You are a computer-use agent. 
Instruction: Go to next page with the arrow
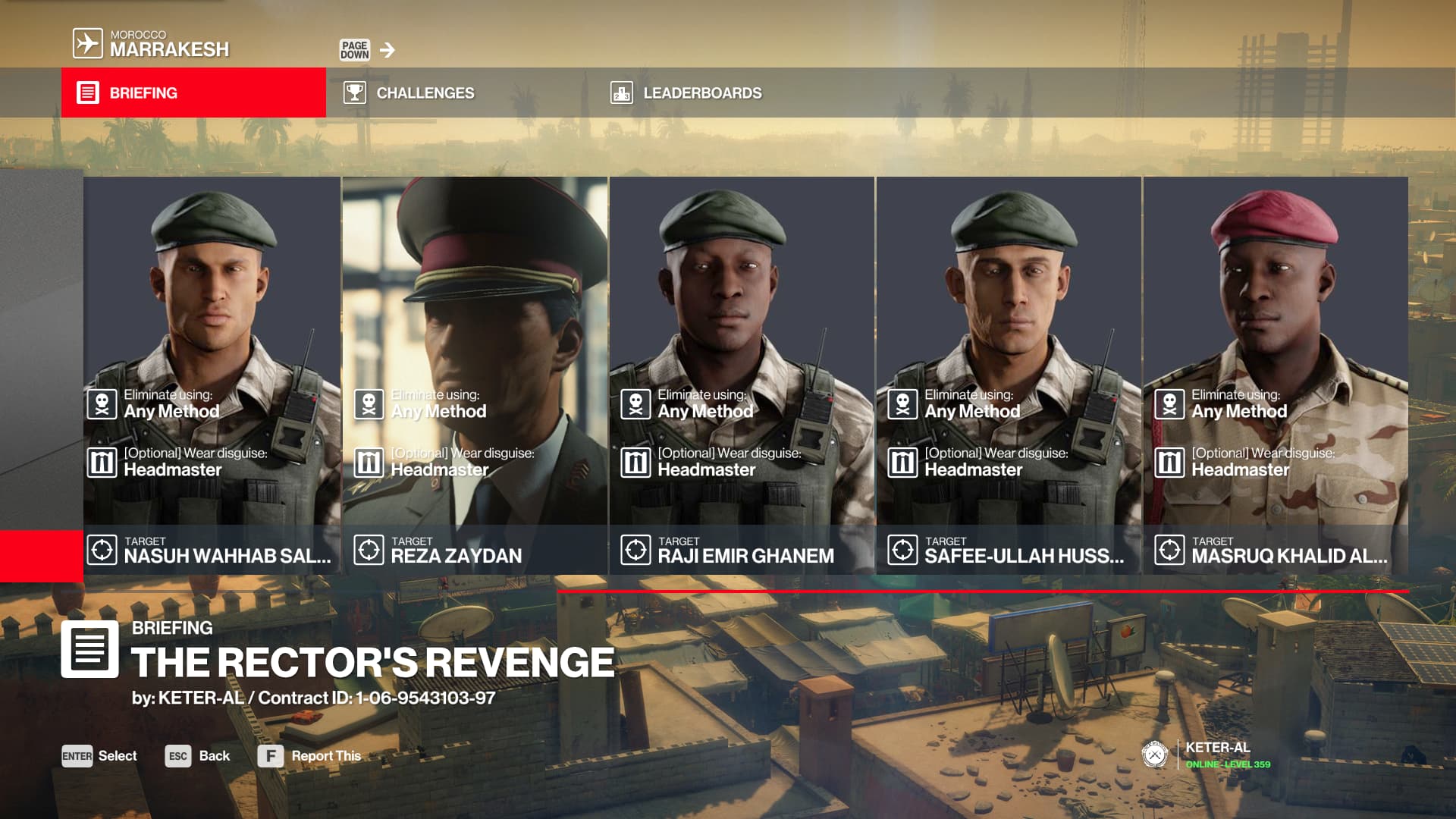pos(387,50)
